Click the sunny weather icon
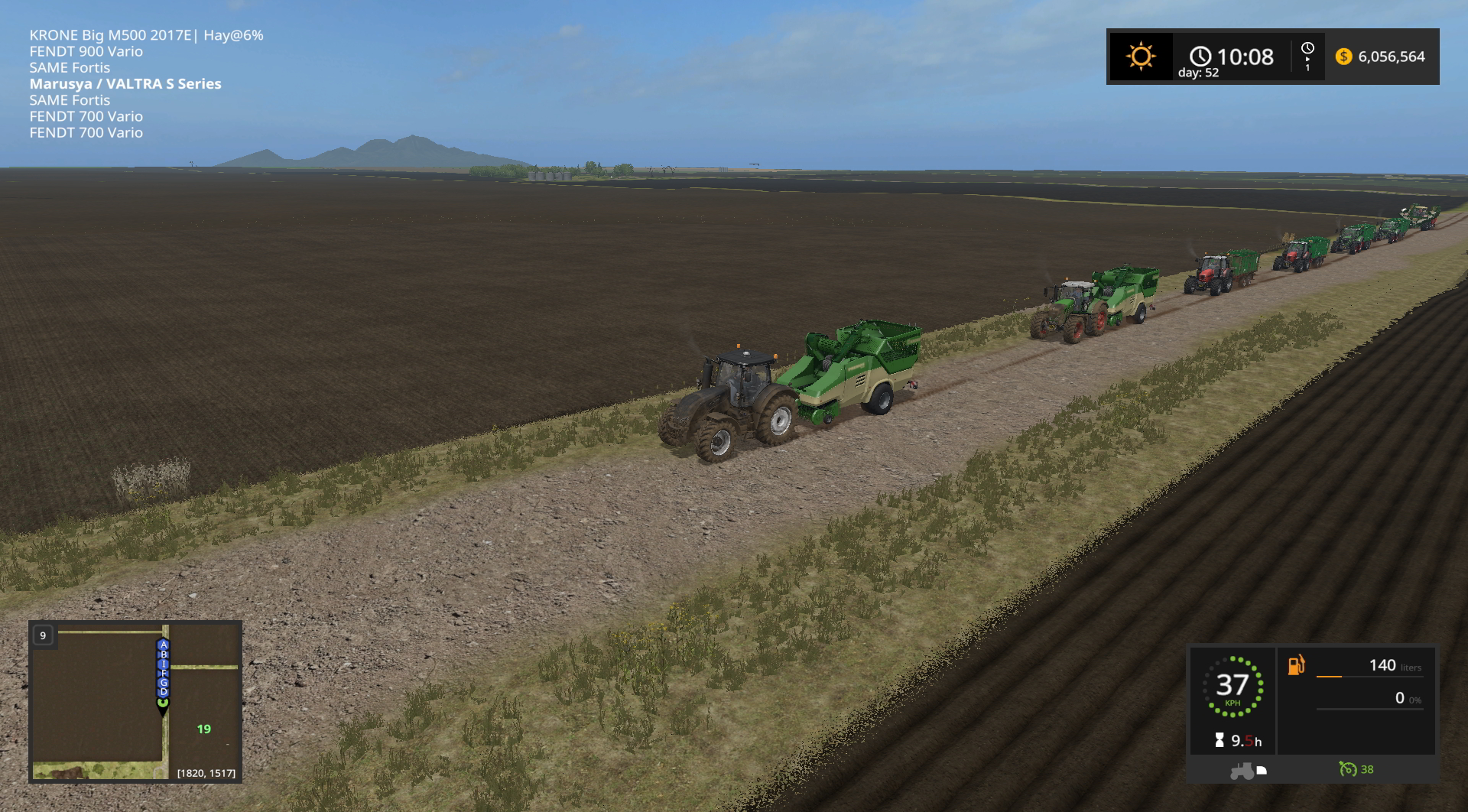The height and width of the screenshot is (812, 1468). 1140,57
